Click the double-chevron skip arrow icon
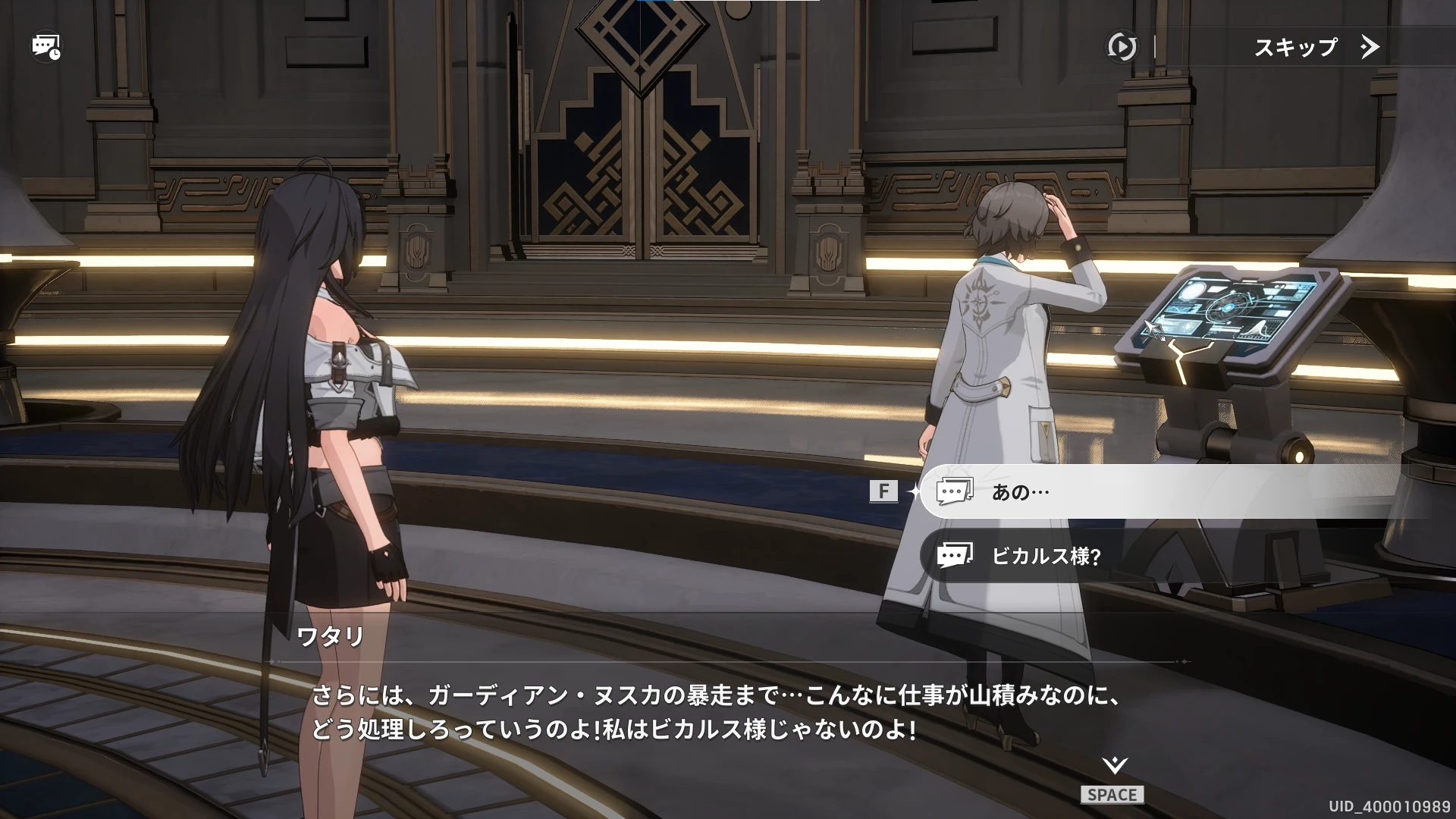Viewport: 1456px width, 819px height. coord(1369,47)
